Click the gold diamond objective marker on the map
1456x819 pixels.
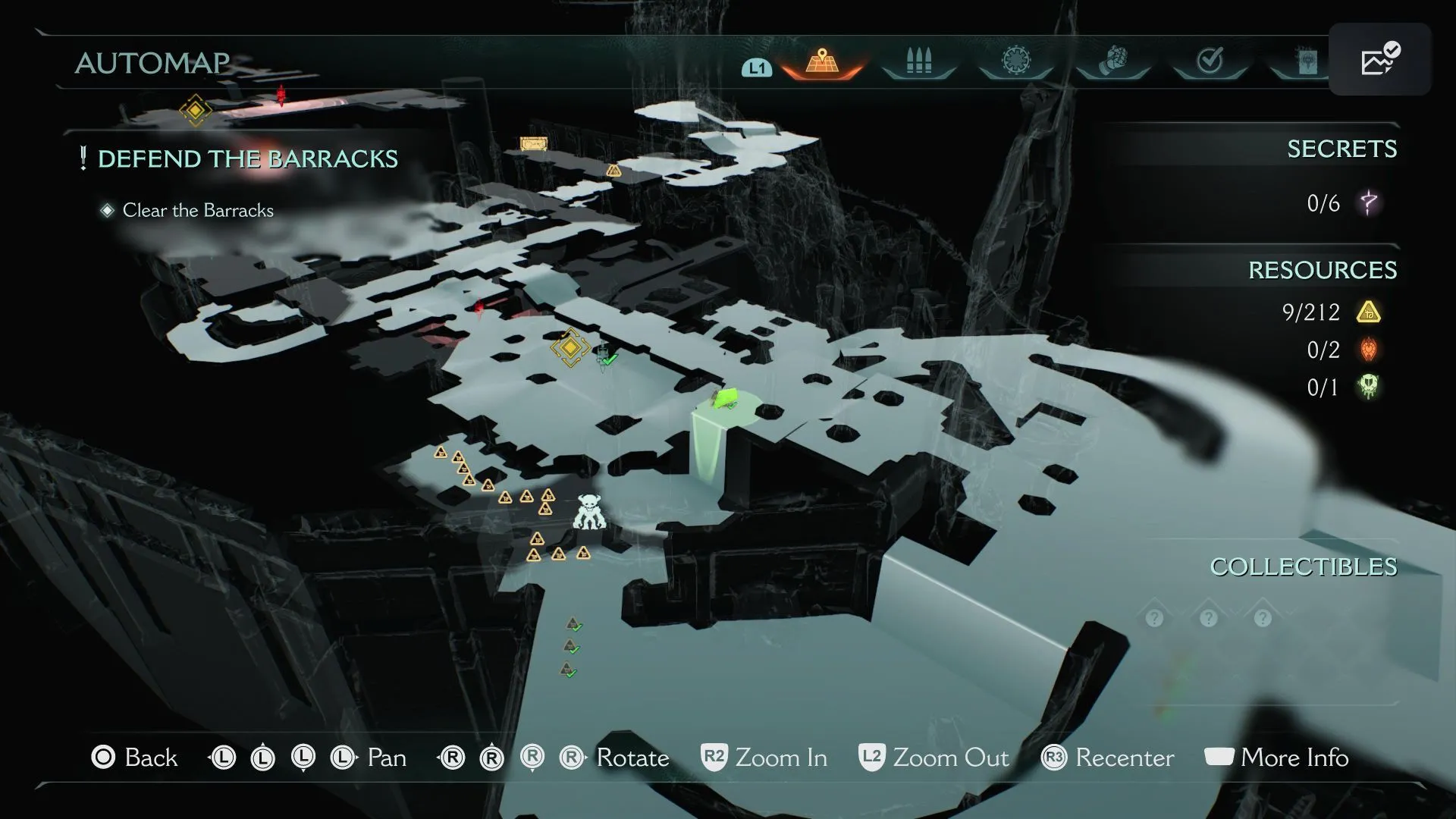pos(570,347)
